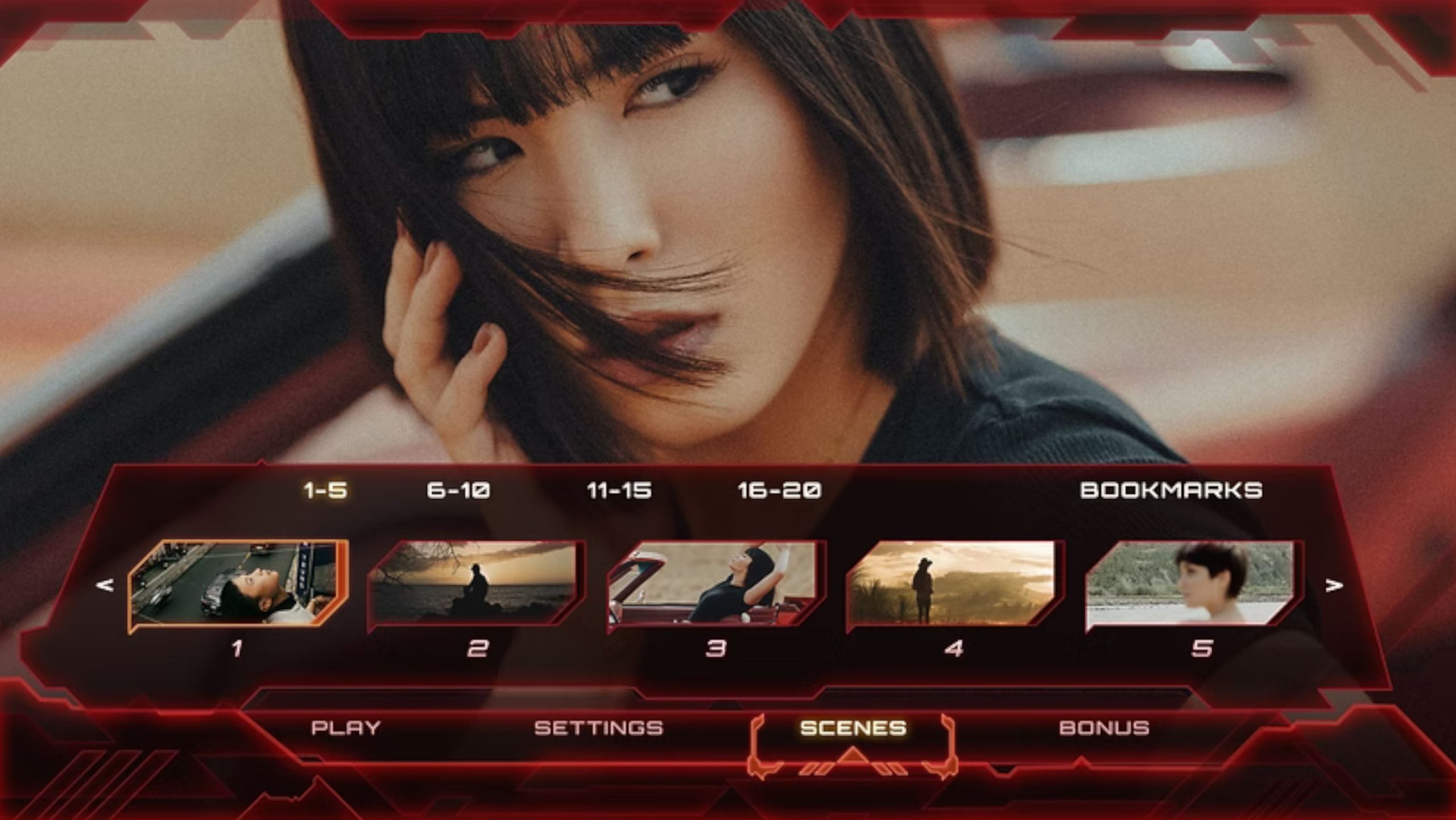The width and height of the screenshot is (1456, 820).
Task: Switch to the 11-15 scene range
Action: tap(619, 490)
